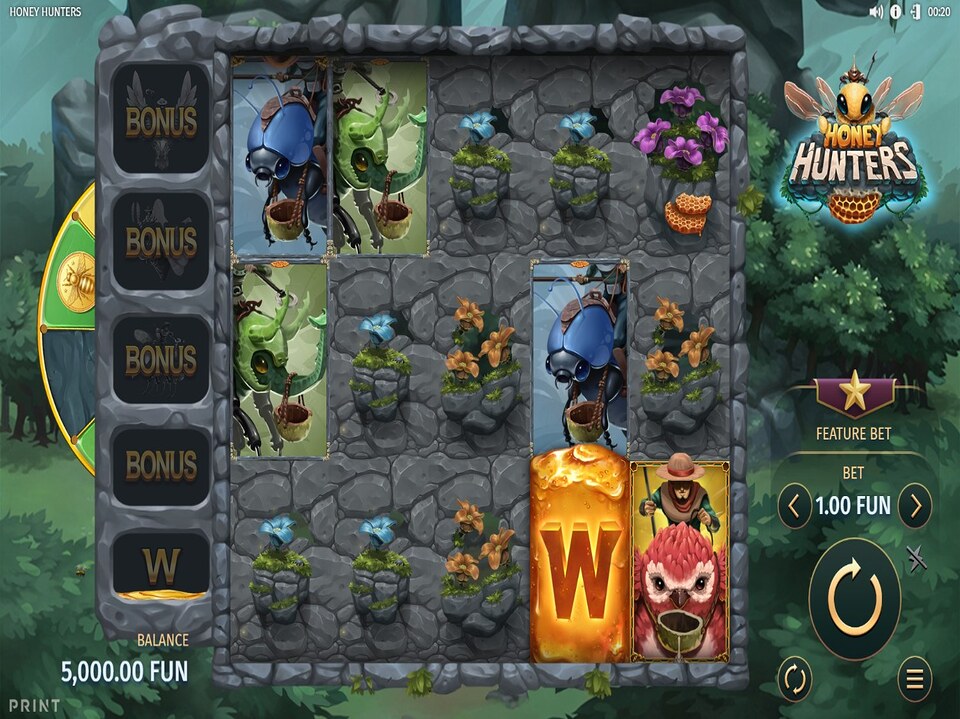Open the autoplay settings button
Image resolution: width=960 pixels, height=719 pixels.
[x=795, y=680]
